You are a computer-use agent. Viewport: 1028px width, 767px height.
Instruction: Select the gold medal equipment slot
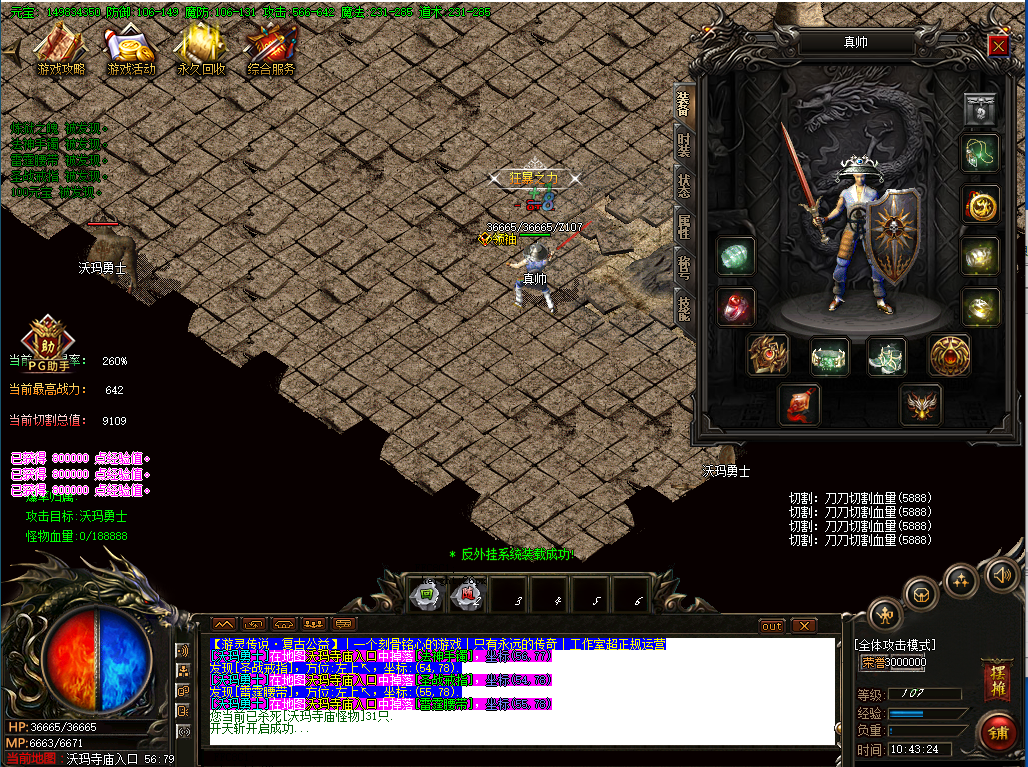click(x=981, y=205)
